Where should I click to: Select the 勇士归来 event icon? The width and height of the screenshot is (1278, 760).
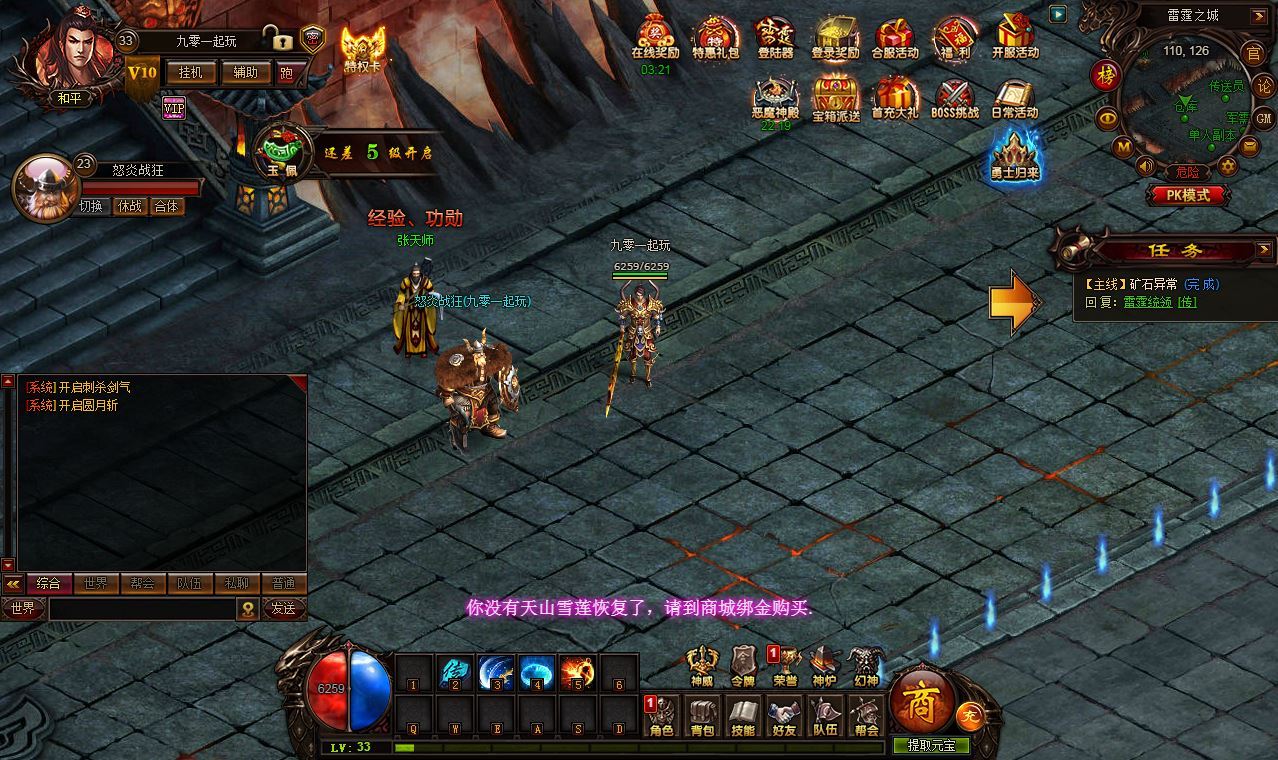1015,157
